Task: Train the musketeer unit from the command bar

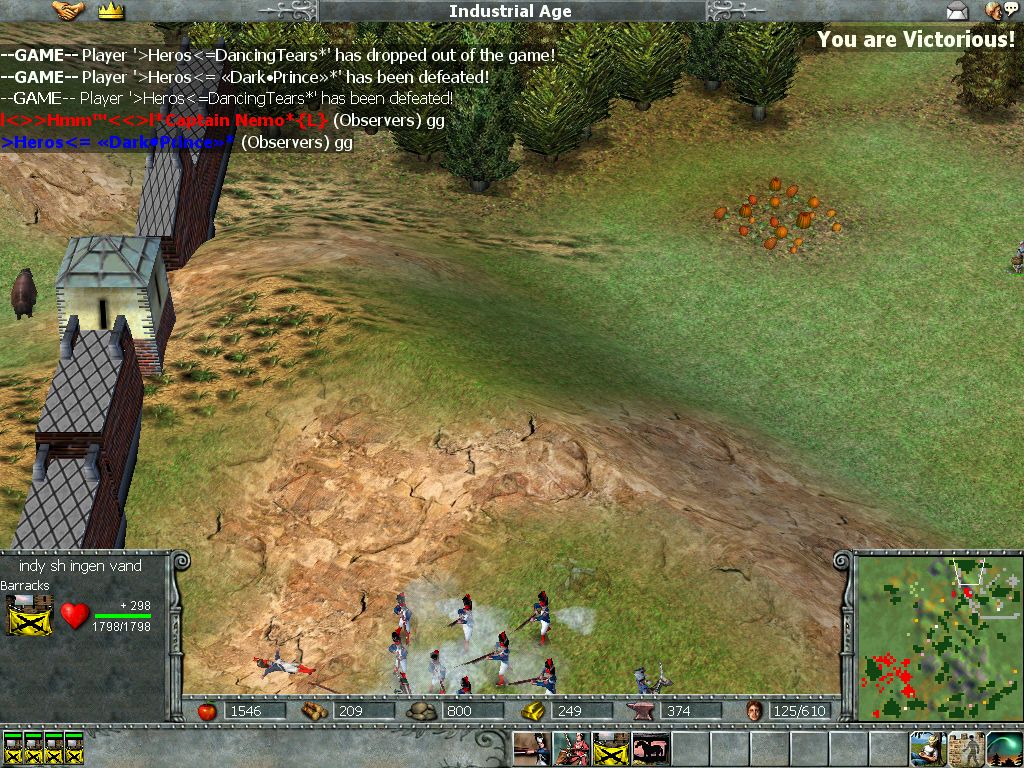Action: pyautogui.click(x=531, y=749)
